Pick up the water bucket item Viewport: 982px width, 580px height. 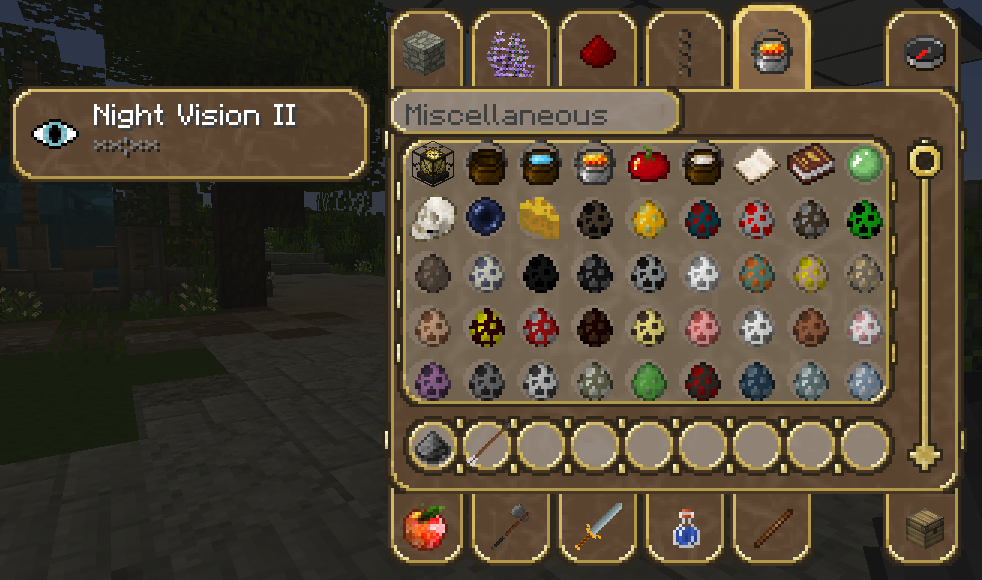coord(540,164)
